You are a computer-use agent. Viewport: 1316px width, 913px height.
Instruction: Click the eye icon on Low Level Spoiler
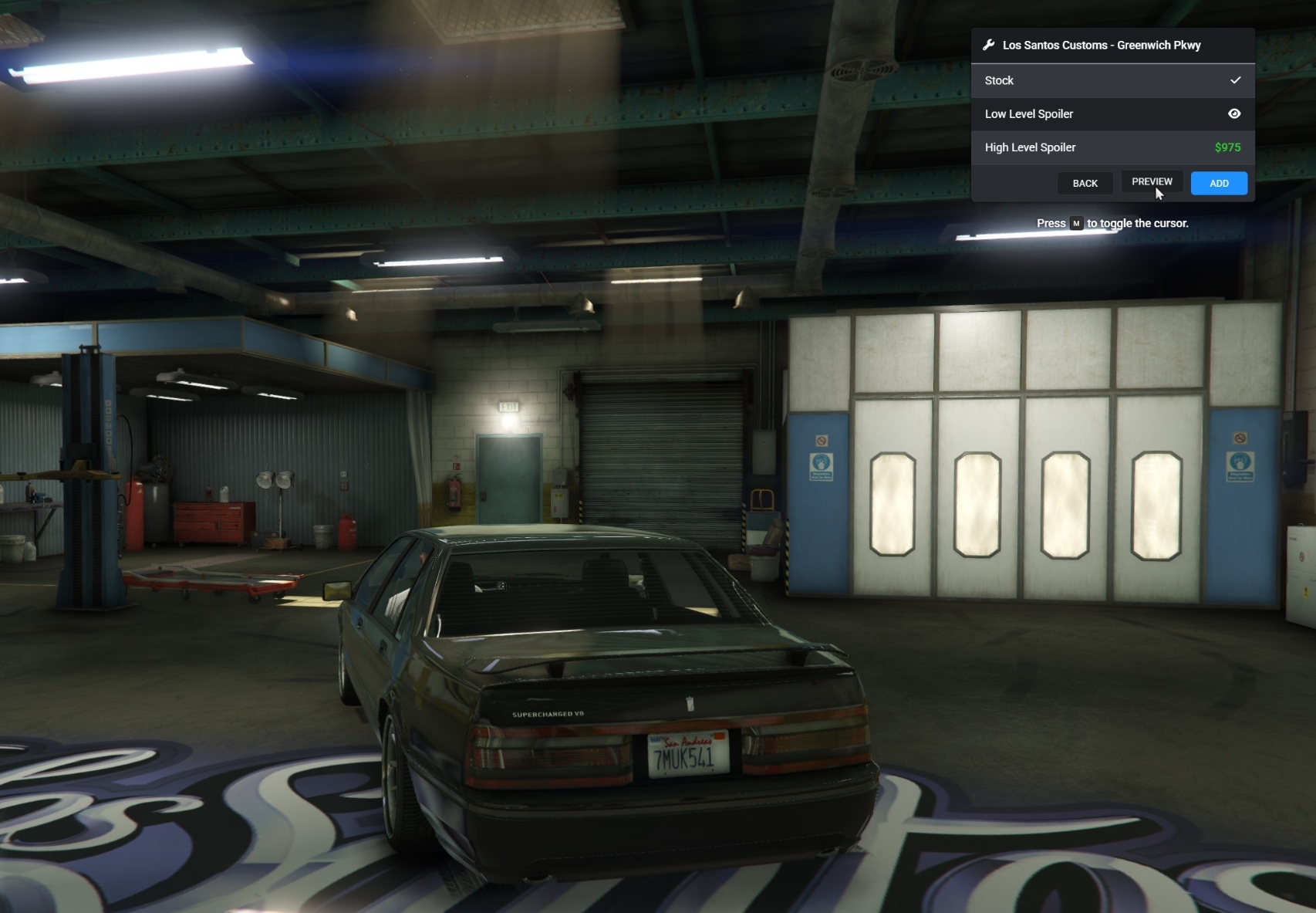[1234, 113]
